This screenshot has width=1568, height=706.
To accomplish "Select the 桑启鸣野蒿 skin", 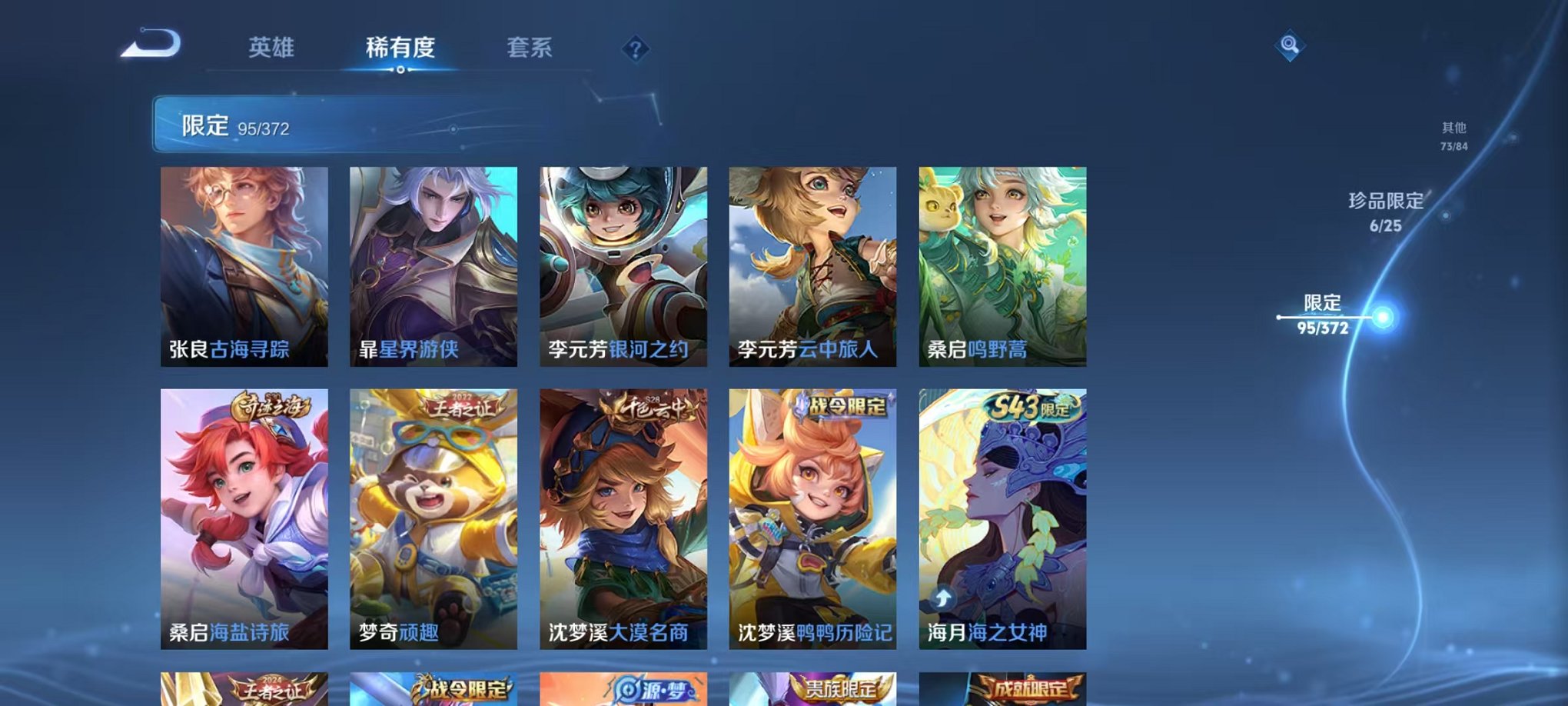I will [x=1001, y=265].
